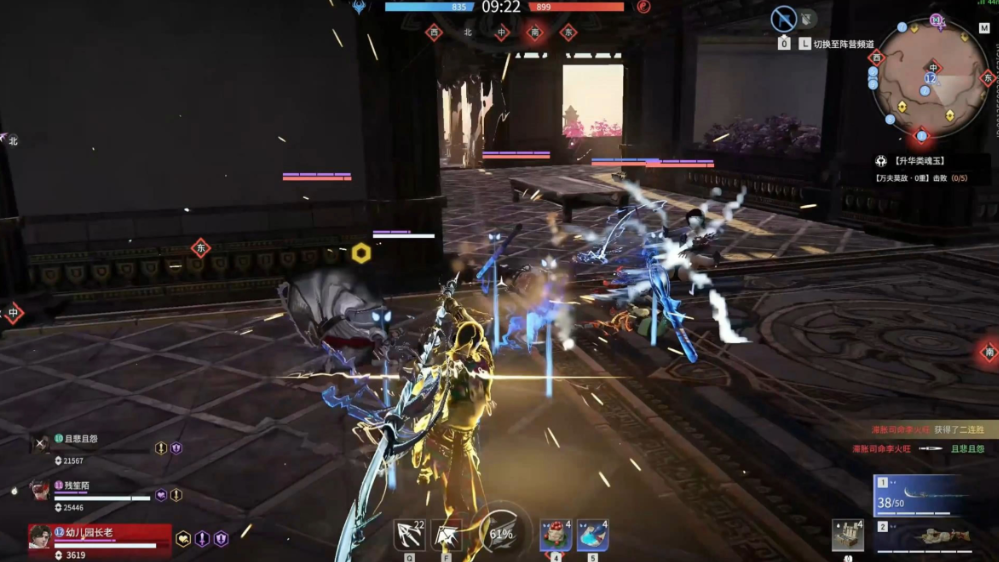
Task: Click the 南 marker on the top compass
Action: point(534,32)
